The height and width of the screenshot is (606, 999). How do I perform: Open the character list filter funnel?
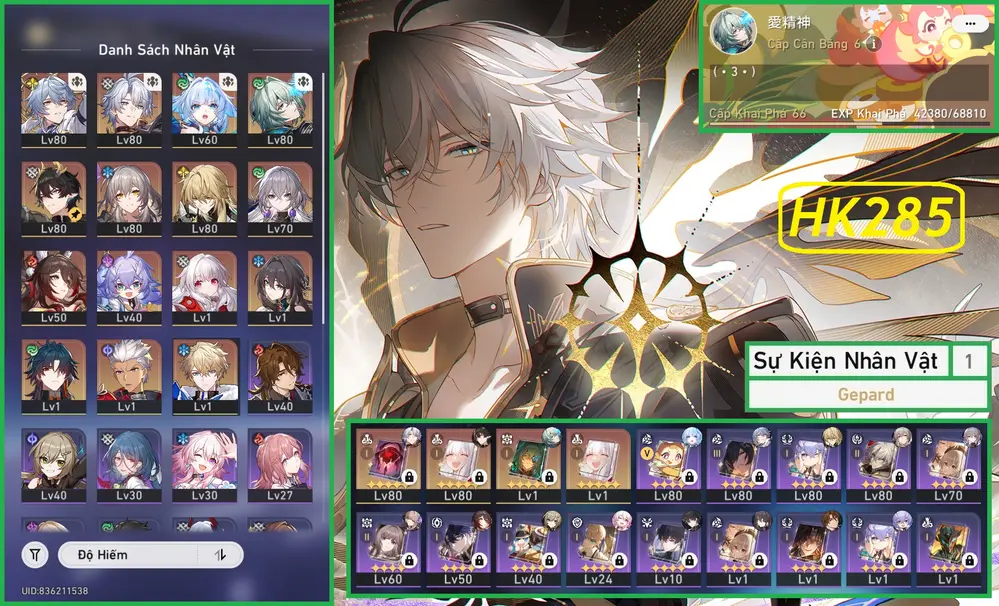point(35,554)
